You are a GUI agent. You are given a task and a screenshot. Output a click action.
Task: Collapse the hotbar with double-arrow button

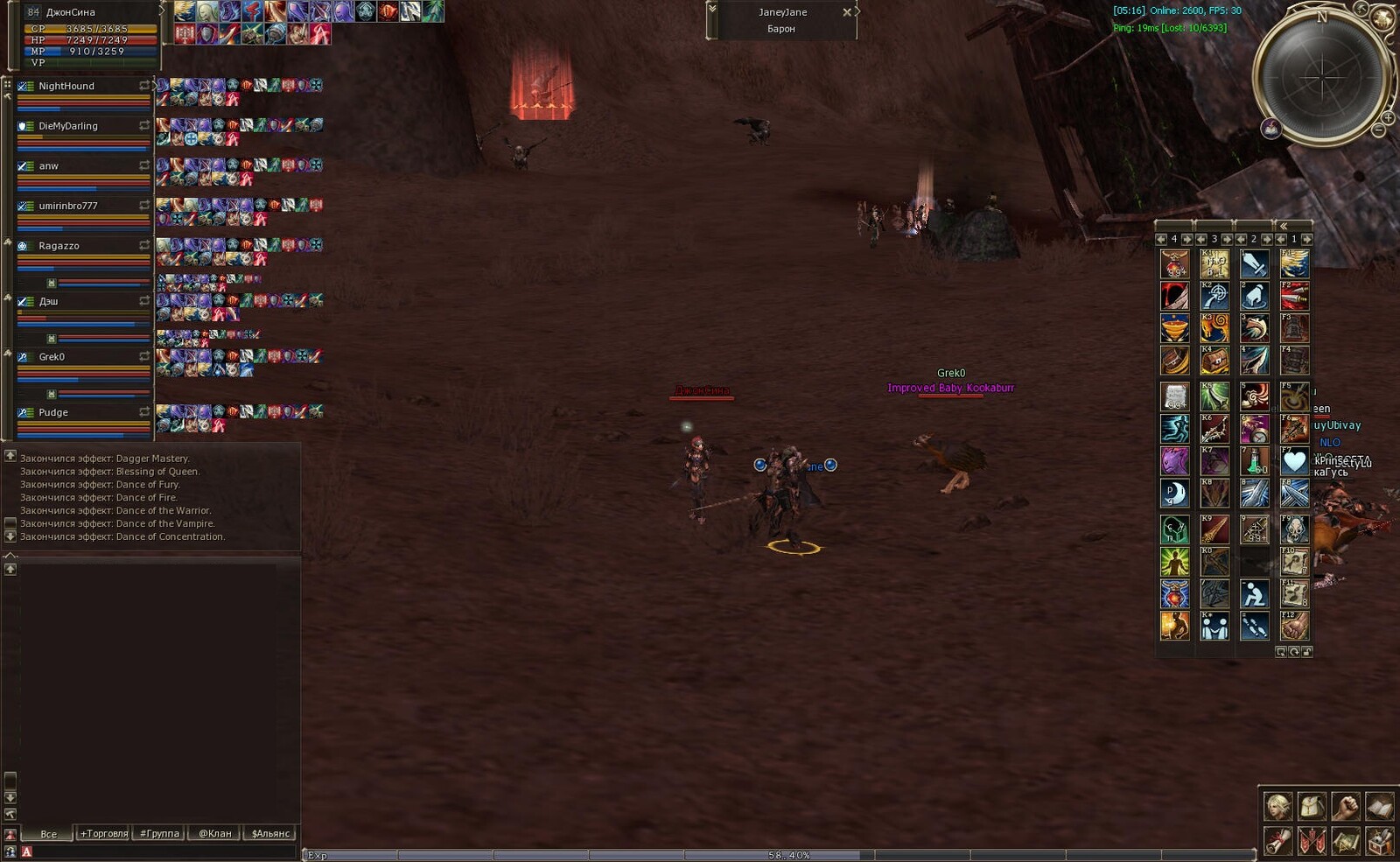pos(1284,226)
